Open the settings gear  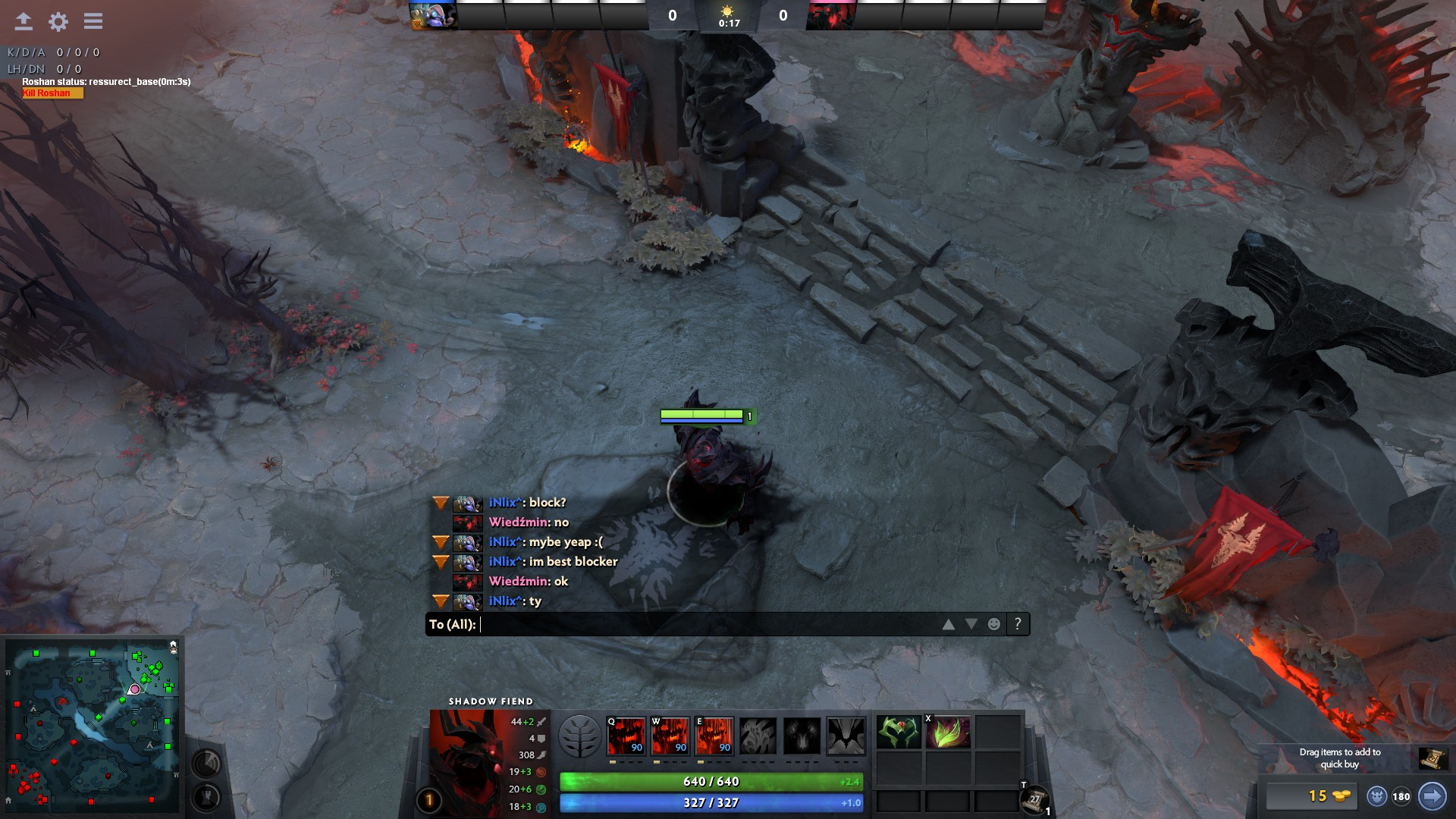coord(58,21)
